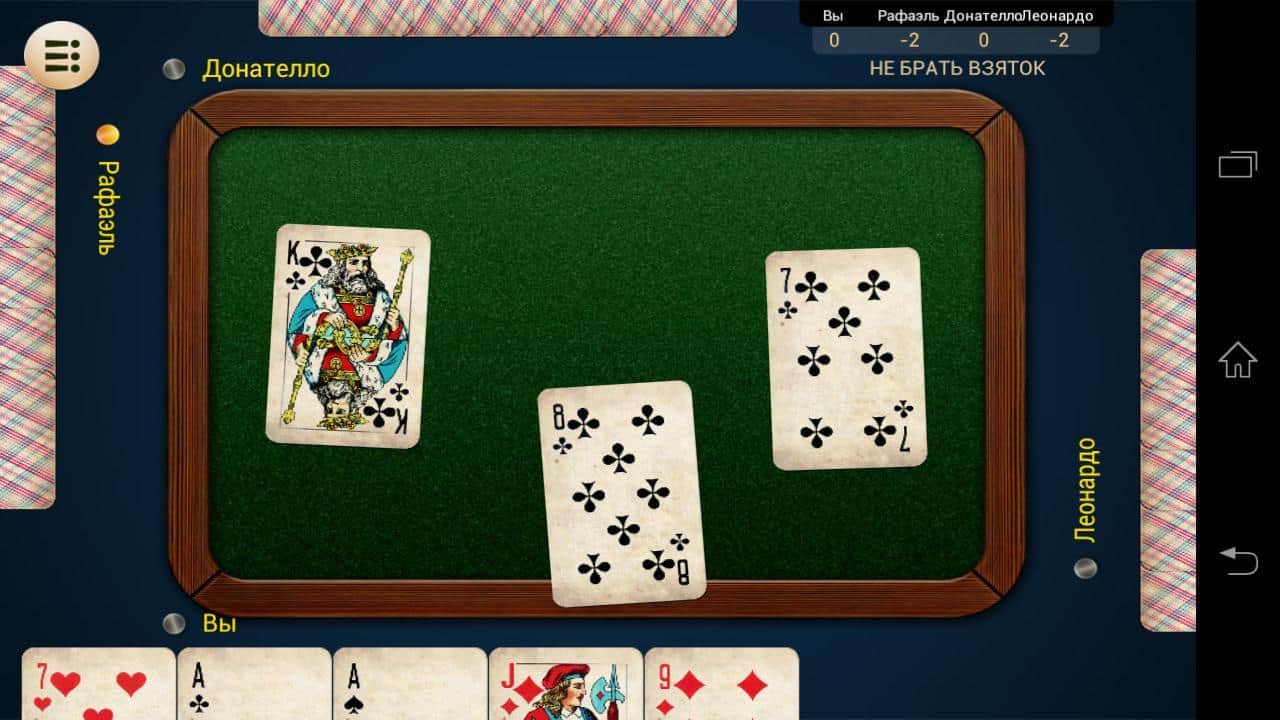Click the grey indicator dot next to Донателло
The image size is (1280, 720).
[x=172, y=68]
